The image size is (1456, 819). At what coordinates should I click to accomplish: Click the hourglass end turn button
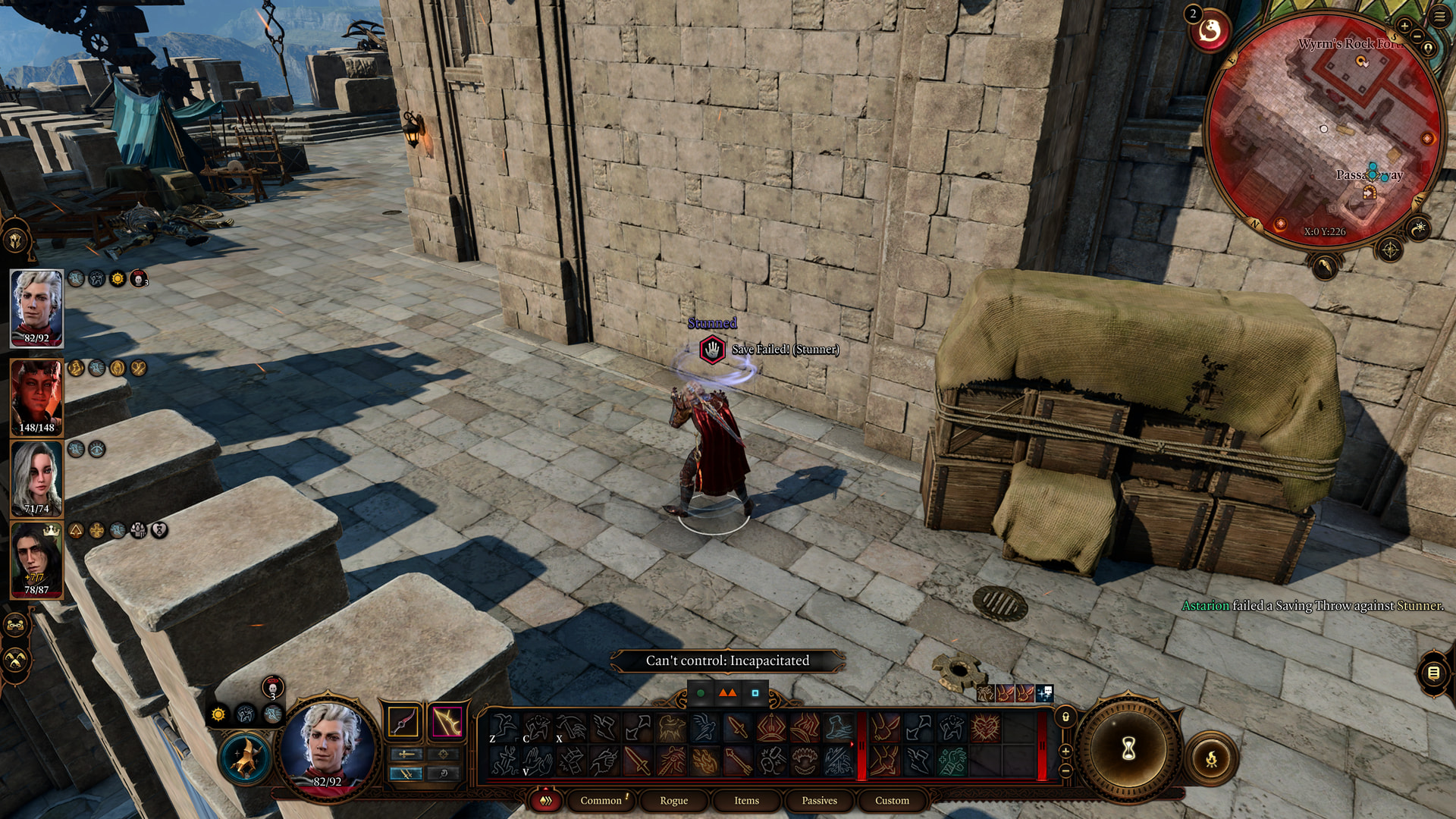1128,749
